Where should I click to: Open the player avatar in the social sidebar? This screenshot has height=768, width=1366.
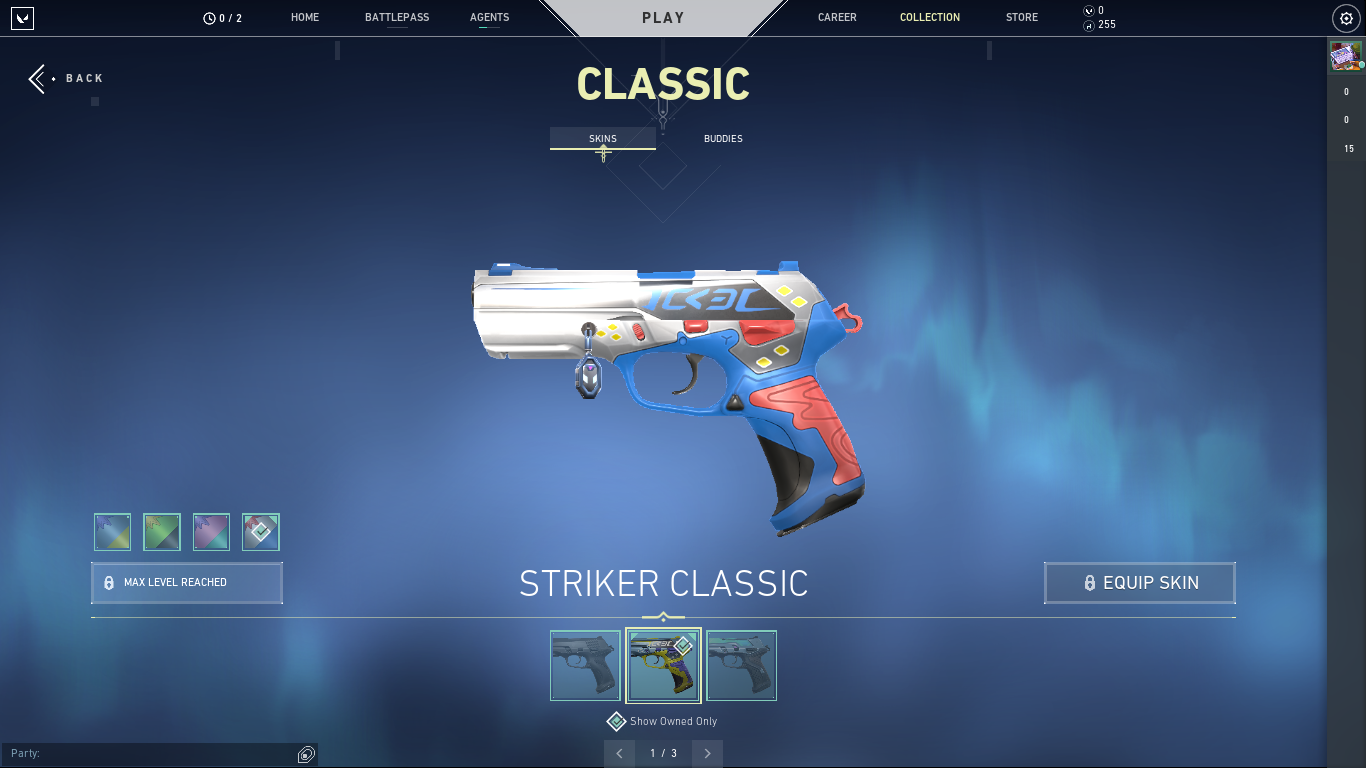coord(1345,56)
